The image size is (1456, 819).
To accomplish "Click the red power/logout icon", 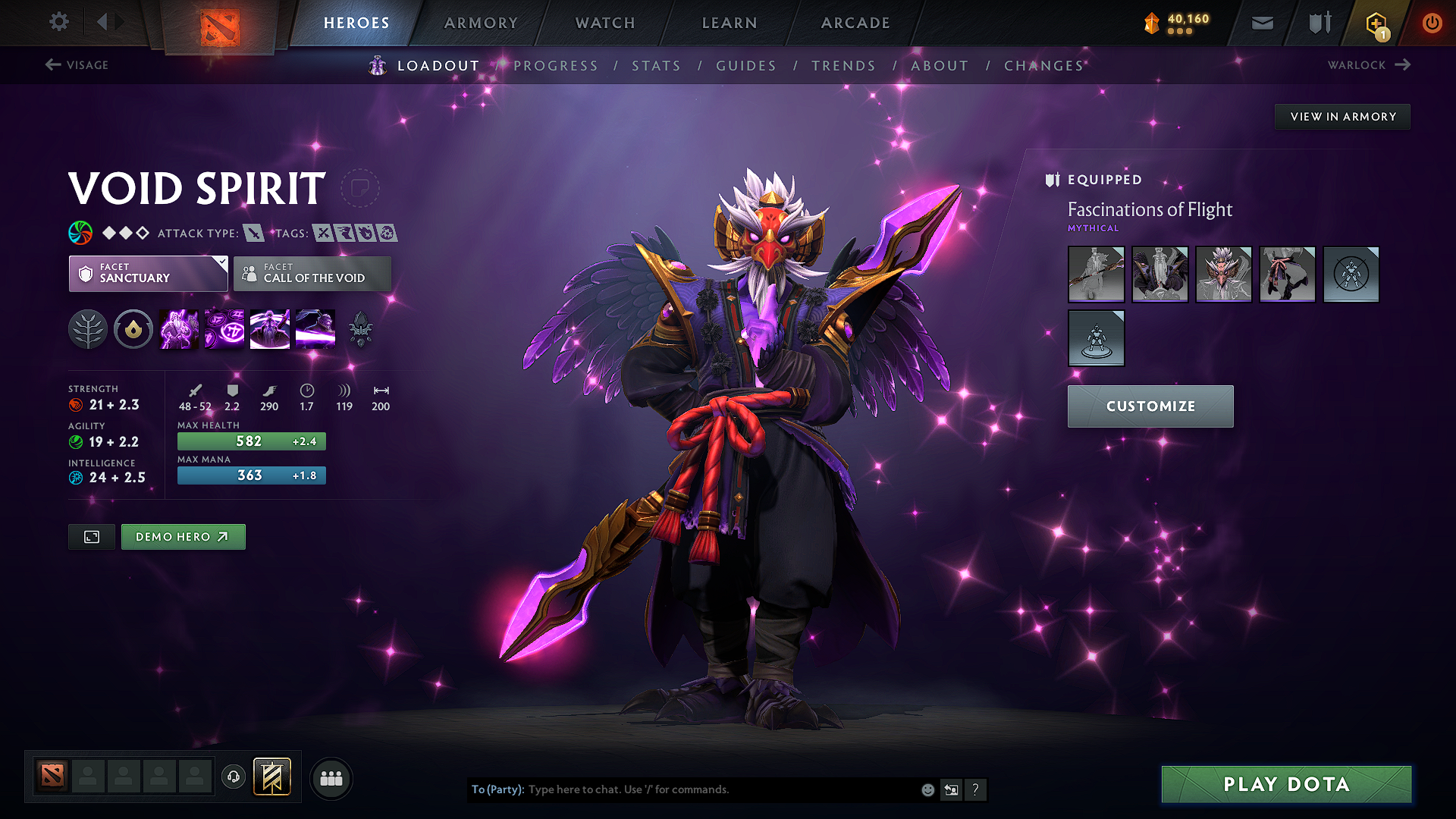I will [x=1432, y=23].
